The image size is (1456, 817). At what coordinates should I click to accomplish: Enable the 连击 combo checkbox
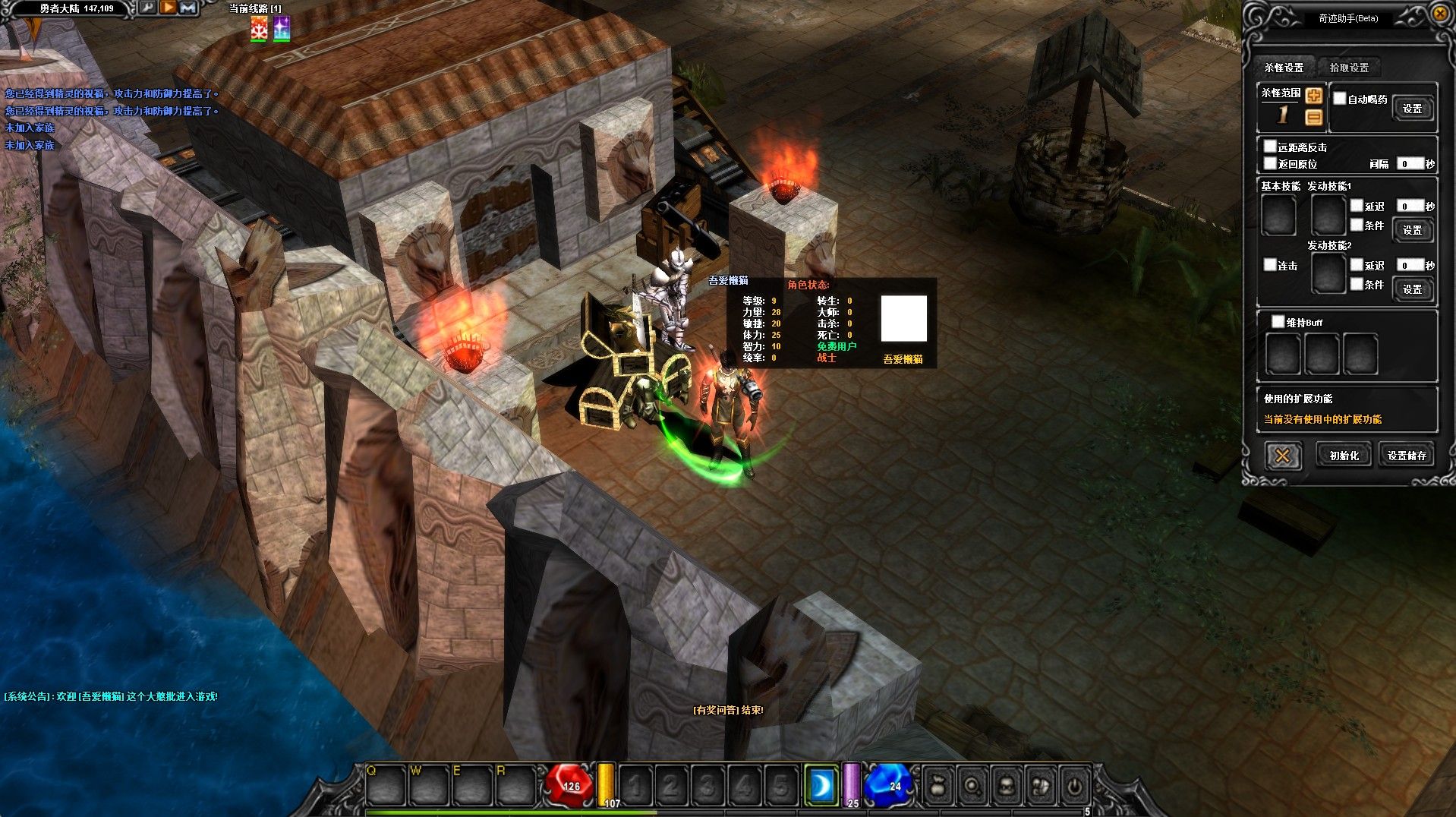point(1270,265)
